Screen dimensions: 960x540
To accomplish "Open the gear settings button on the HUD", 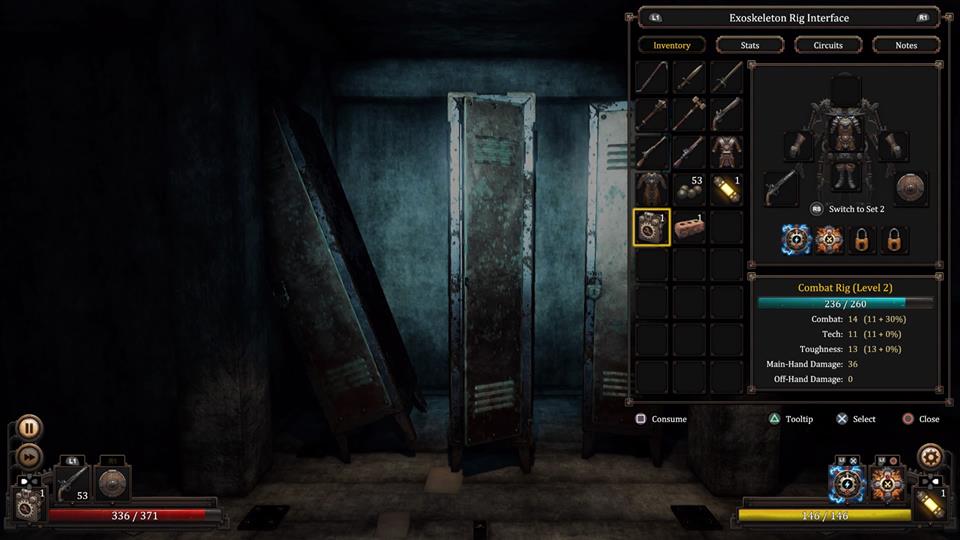I will pyautogui.click(x=931, y=457).
